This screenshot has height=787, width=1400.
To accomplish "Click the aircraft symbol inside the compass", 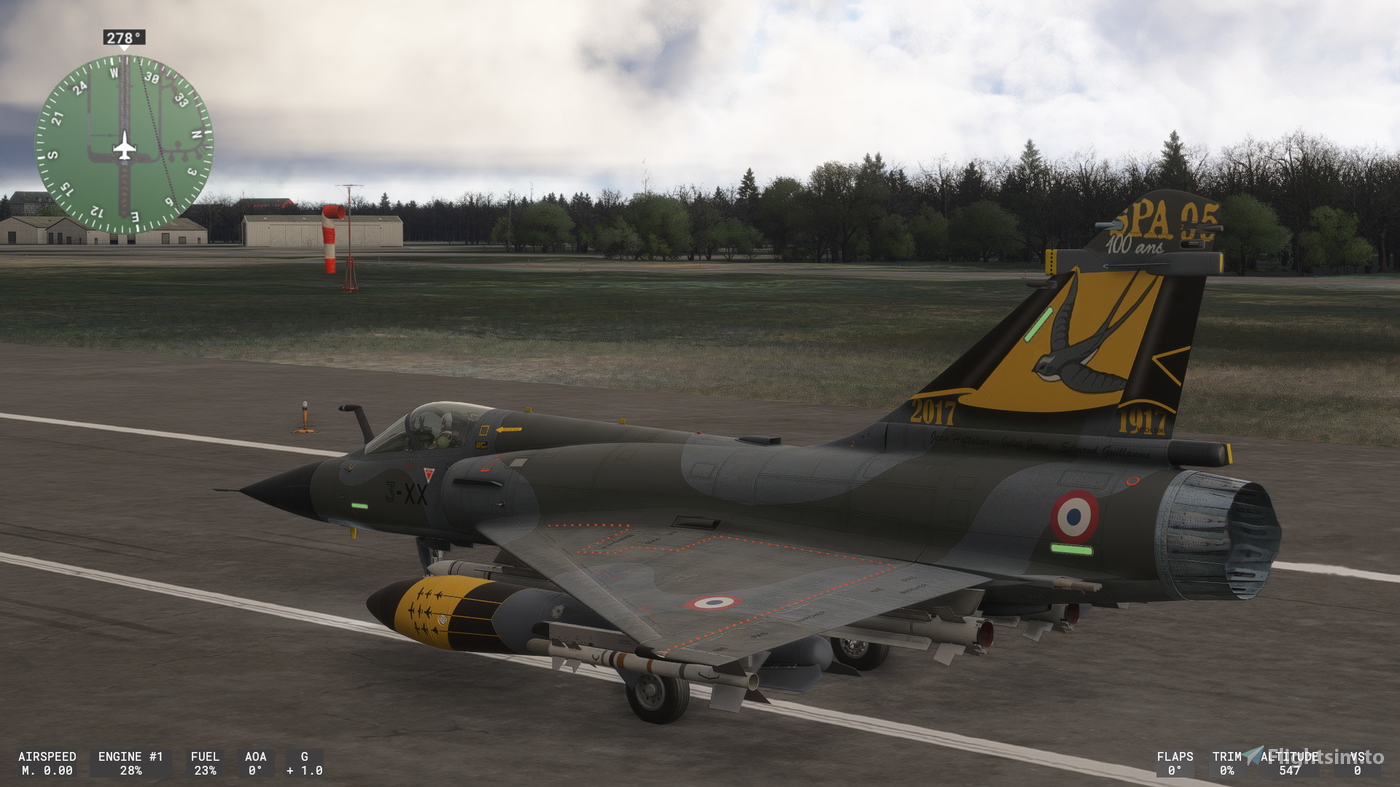I will tap(123, 146).
